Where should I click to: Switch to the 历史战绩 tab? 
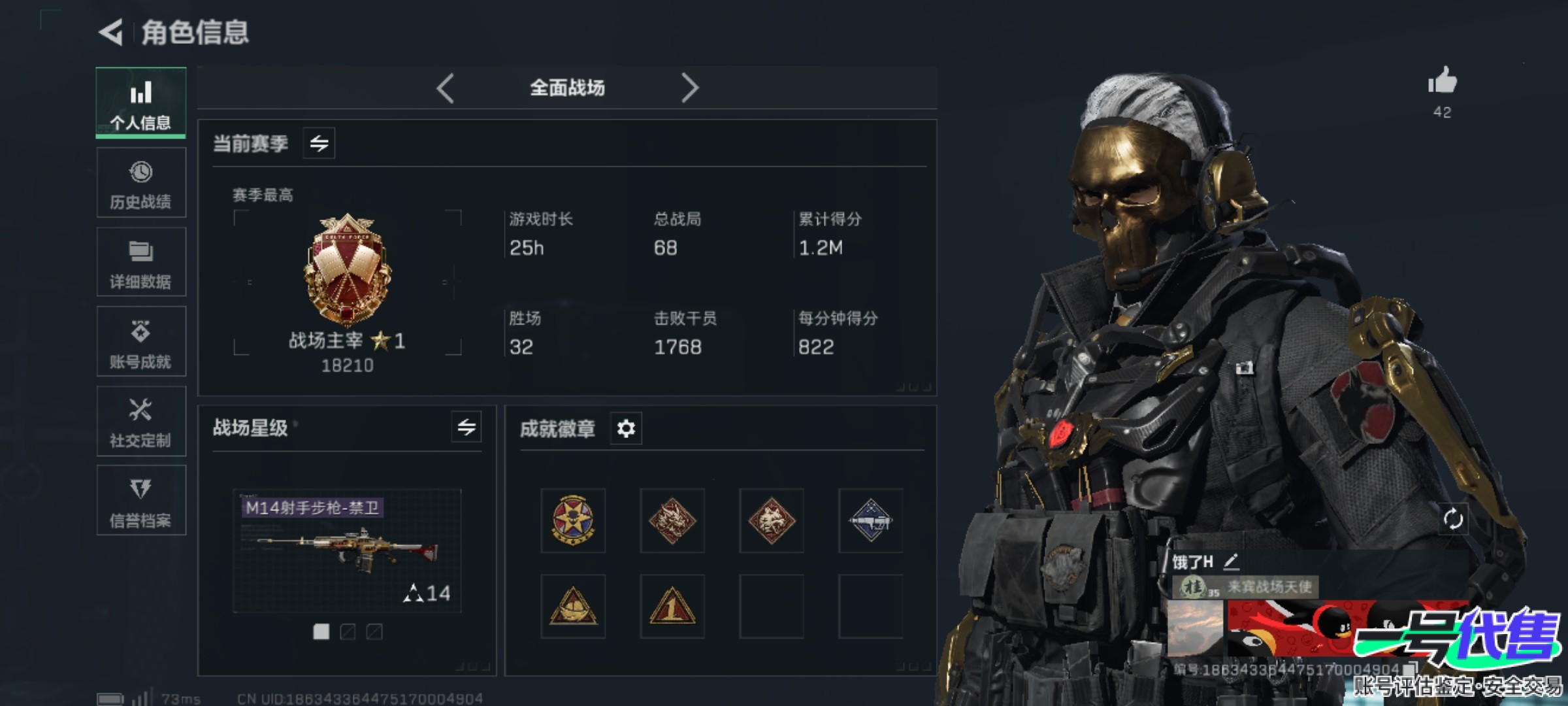click(140, 183)
